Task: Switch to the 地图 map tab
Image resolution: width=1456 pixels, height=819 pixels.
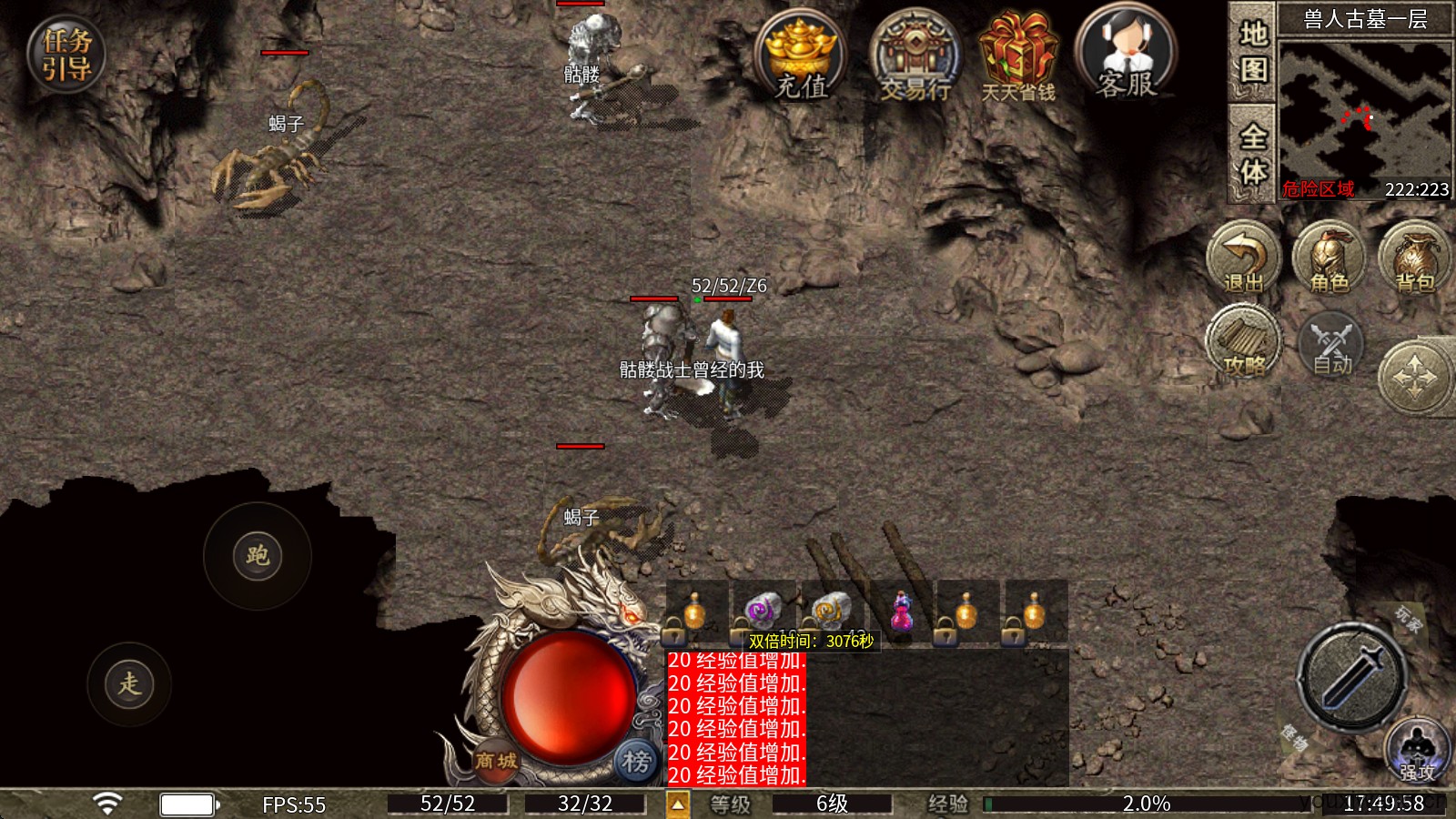Action: tap(1253, 51)
